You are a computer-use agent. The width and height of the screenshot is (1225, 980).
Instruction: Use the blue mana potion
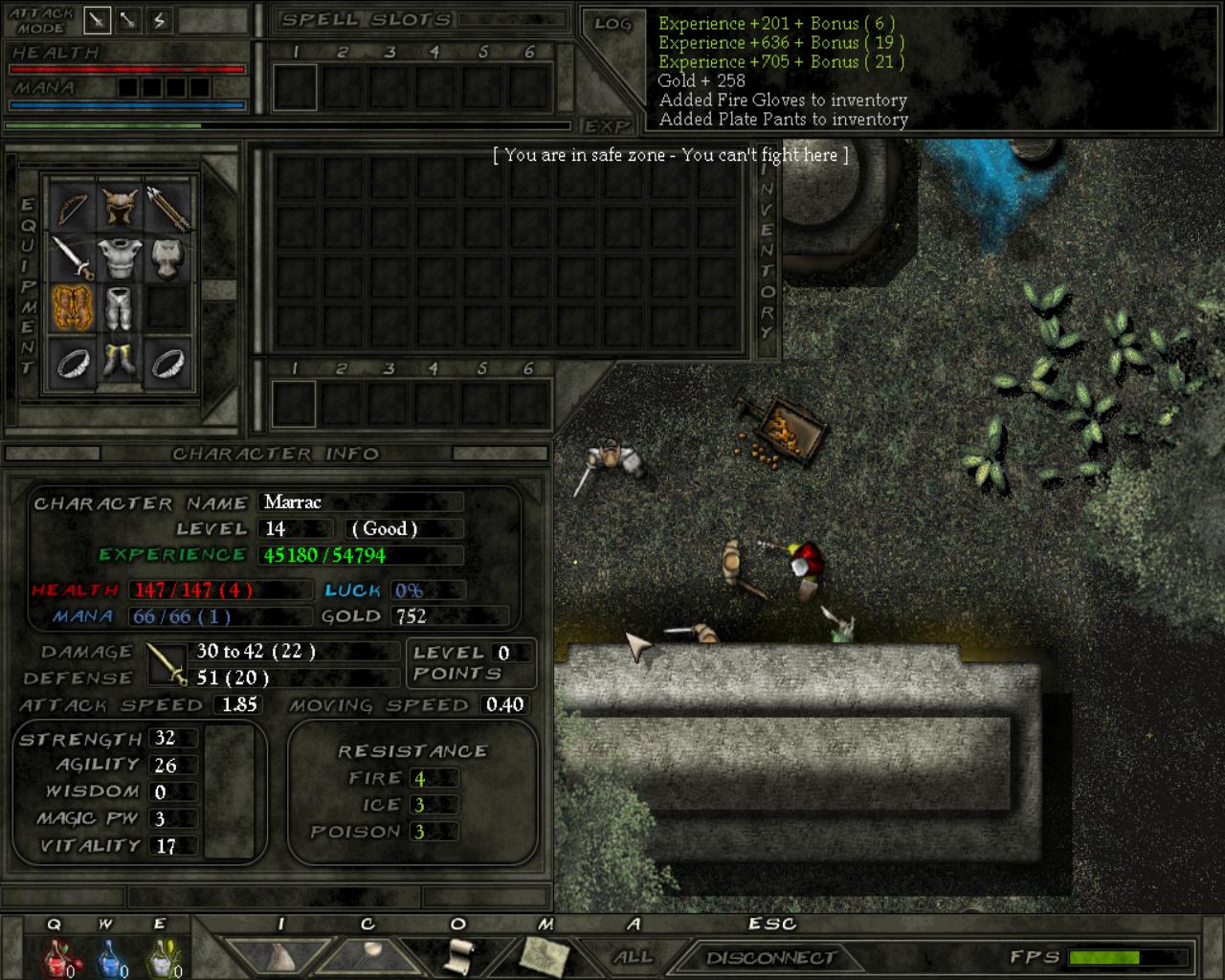(109, 957)
